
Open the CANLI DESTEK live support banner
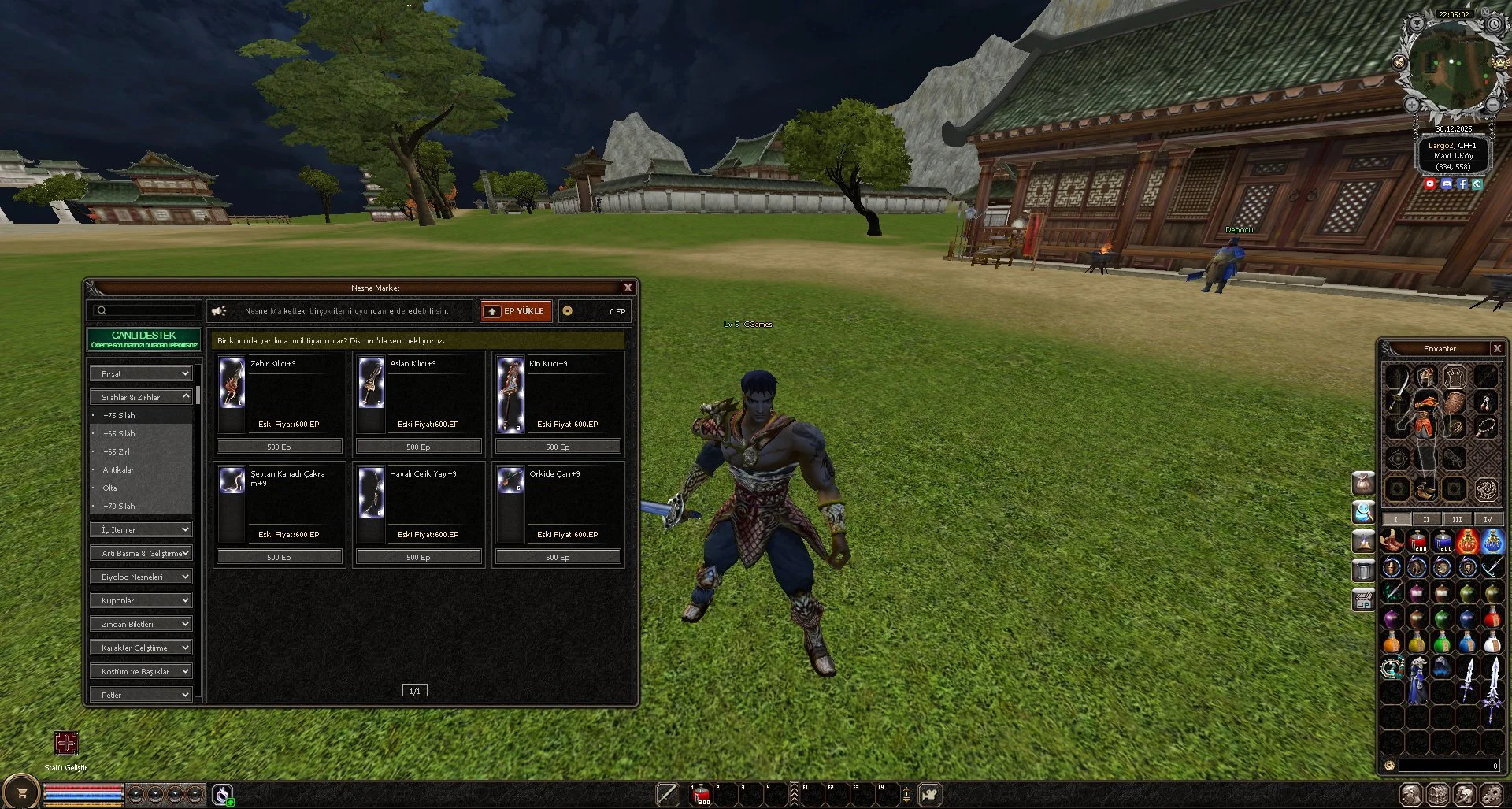tap(143, 340)
